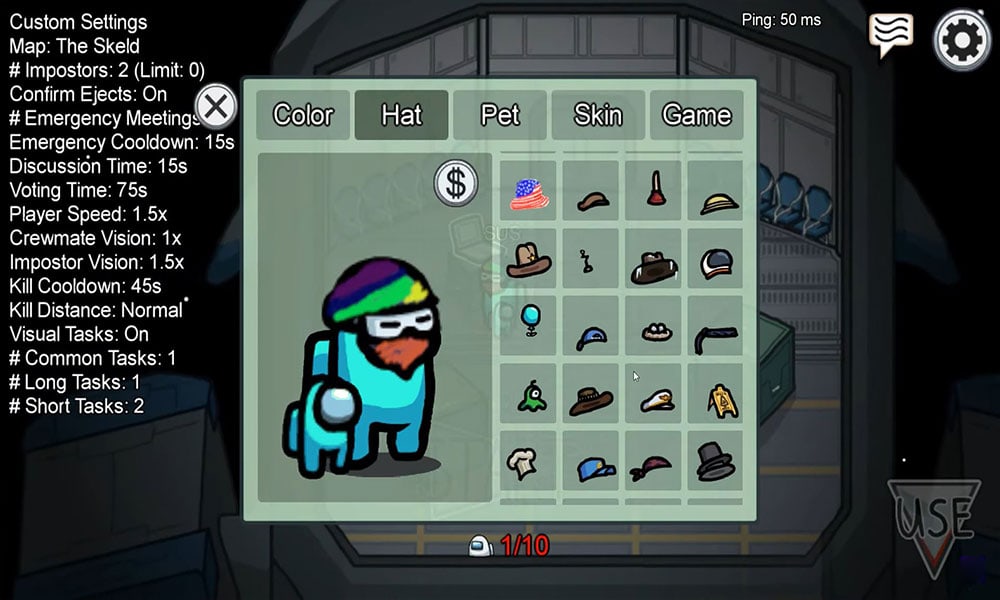1000x600 pixels.
Task: Open the settings gear
Action: click(962, 39)
